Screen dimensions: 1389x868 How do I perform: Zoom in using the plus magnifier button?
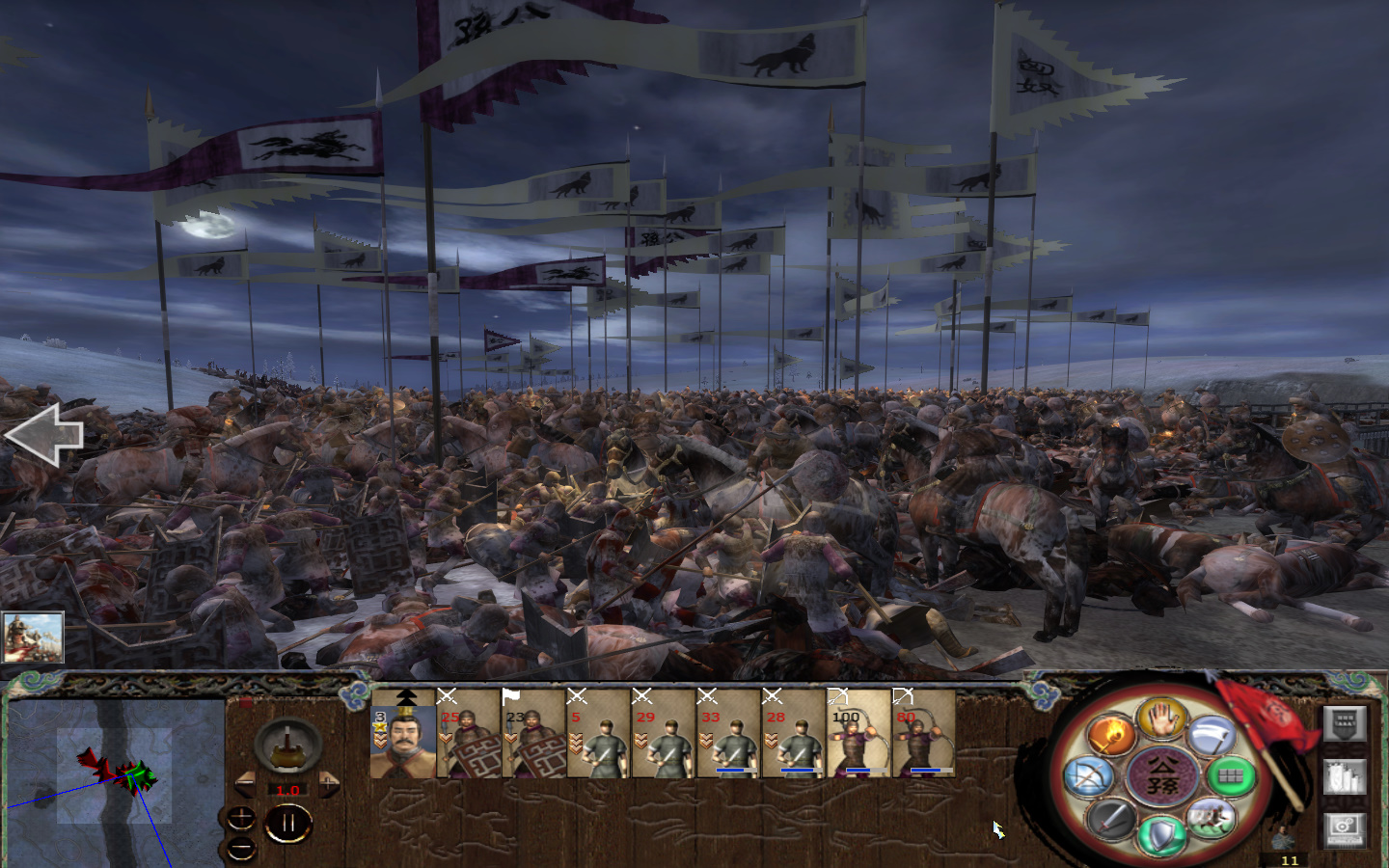tap(241, 818)
